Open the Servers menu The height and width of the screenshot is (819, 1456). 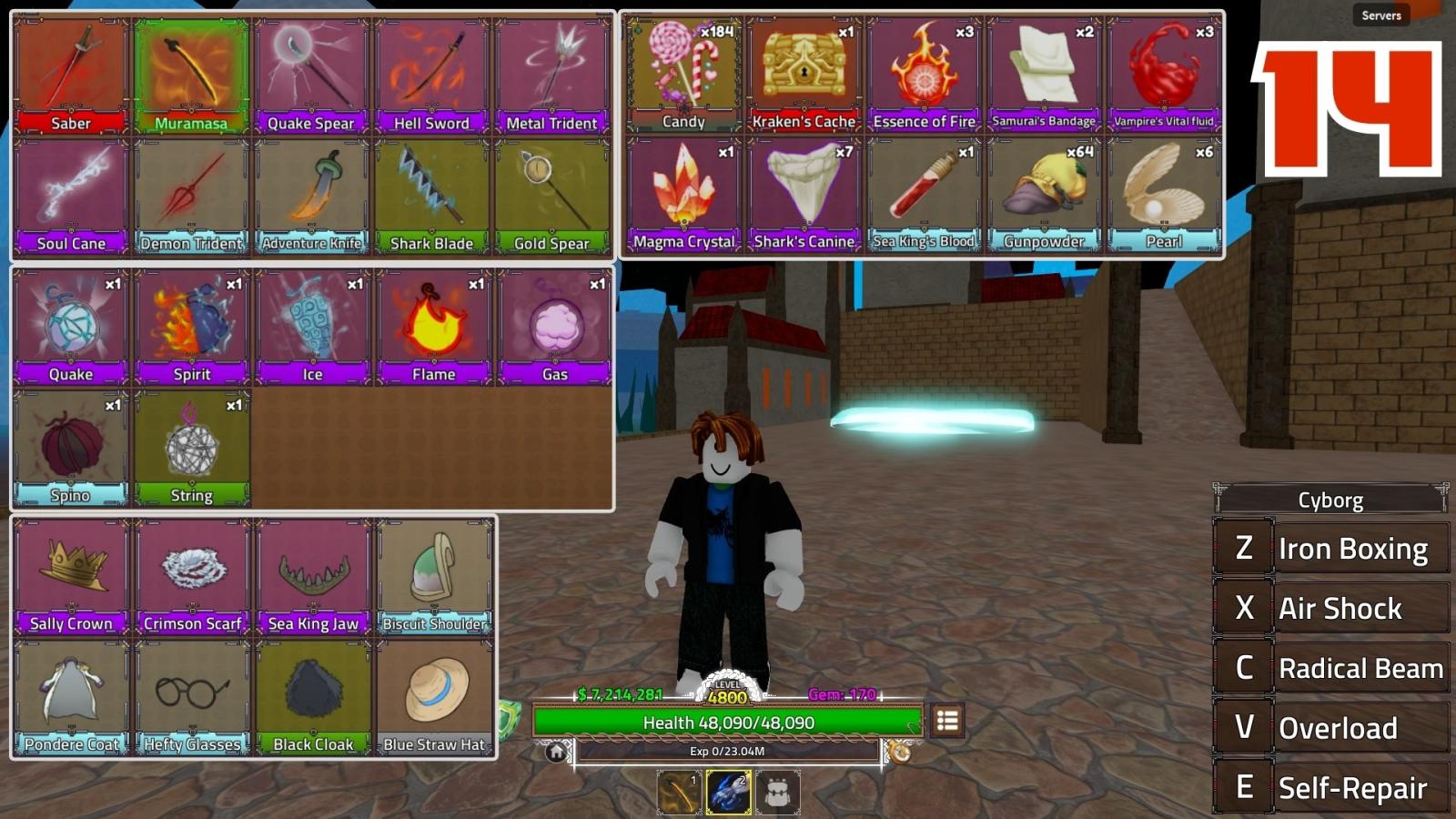[1380, 15]
